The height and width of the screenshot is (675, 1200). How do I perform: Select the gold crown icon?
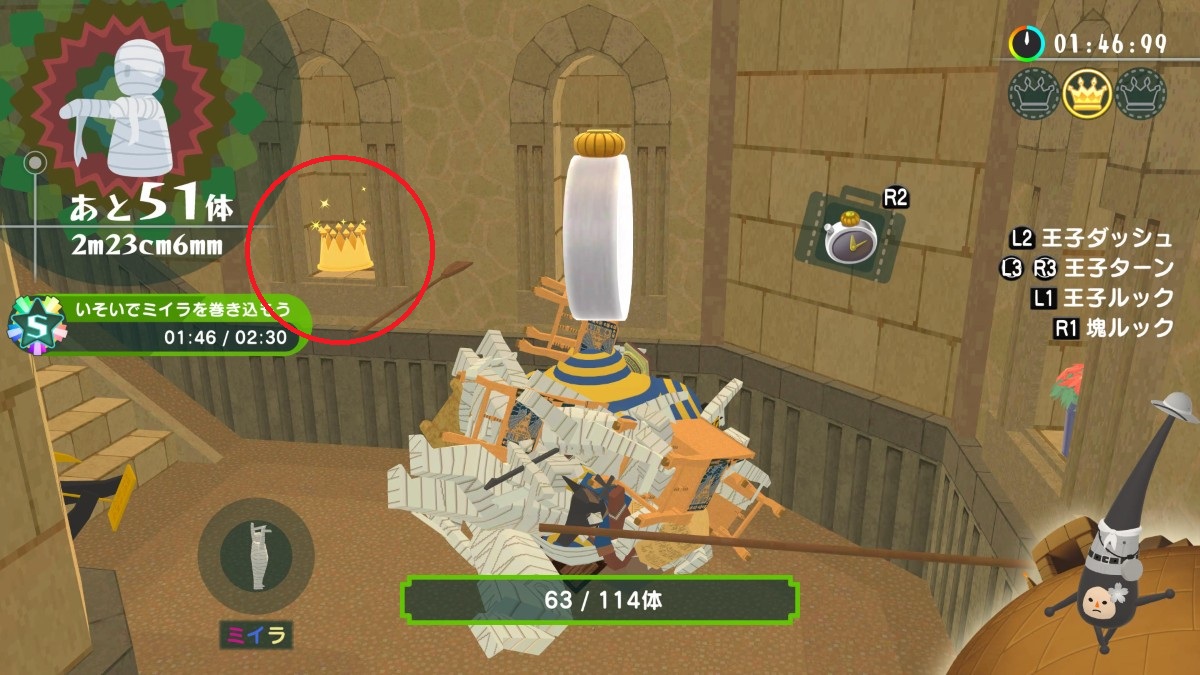tap(1086, 94)
